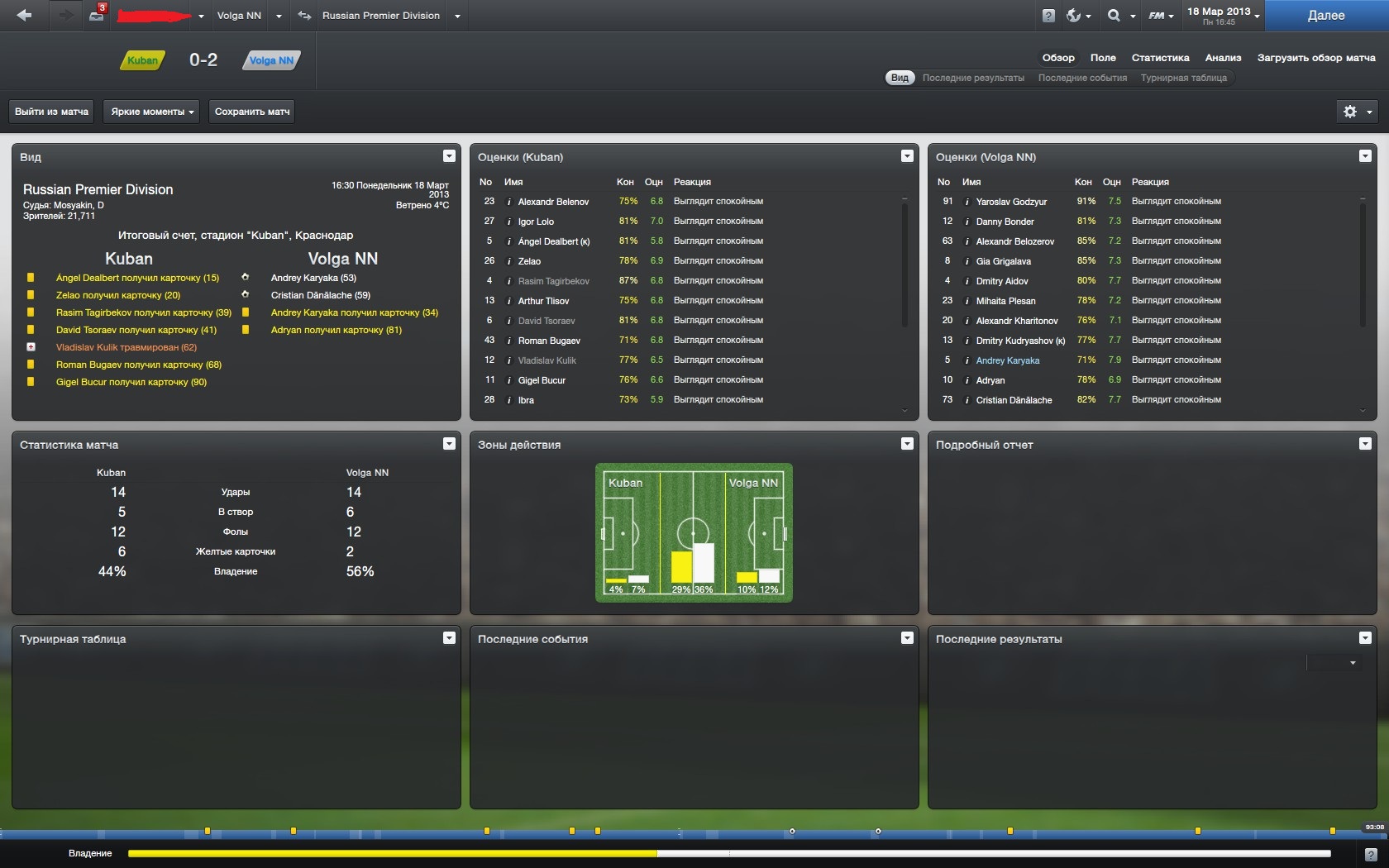Click the question mark help icon
Screen dimensions: 1389x868
pyautogui.click(x=1048, y=16)
